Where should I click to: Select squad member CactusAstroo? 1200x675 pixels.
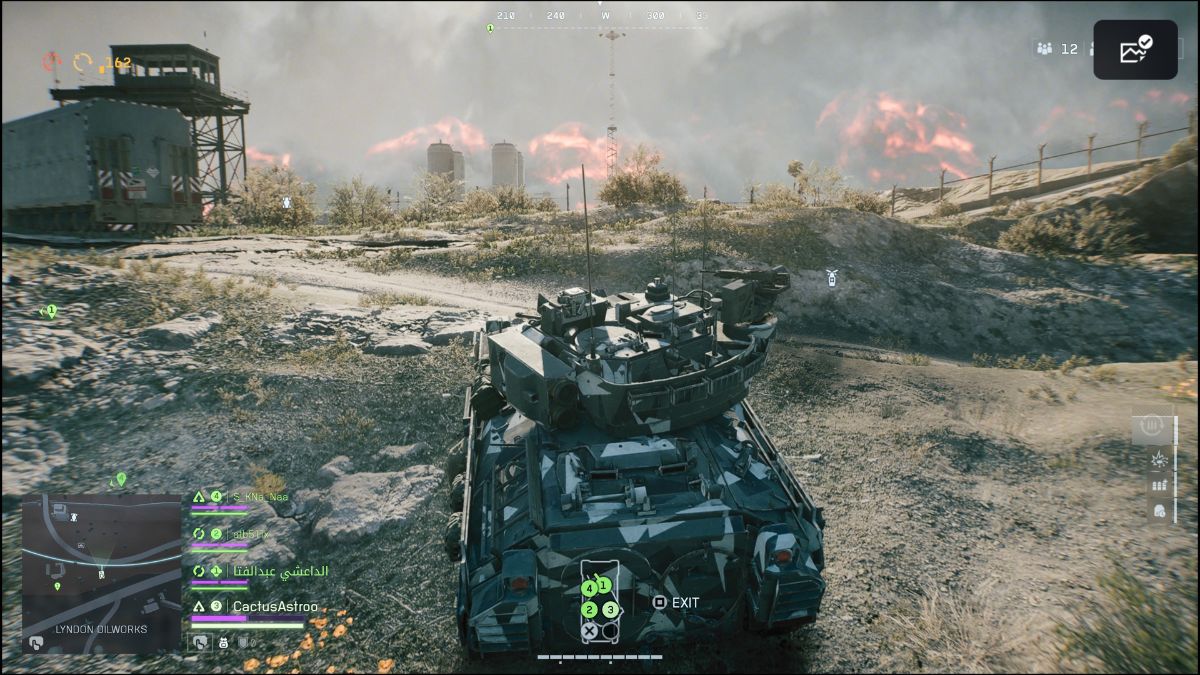tap(274, 606)
